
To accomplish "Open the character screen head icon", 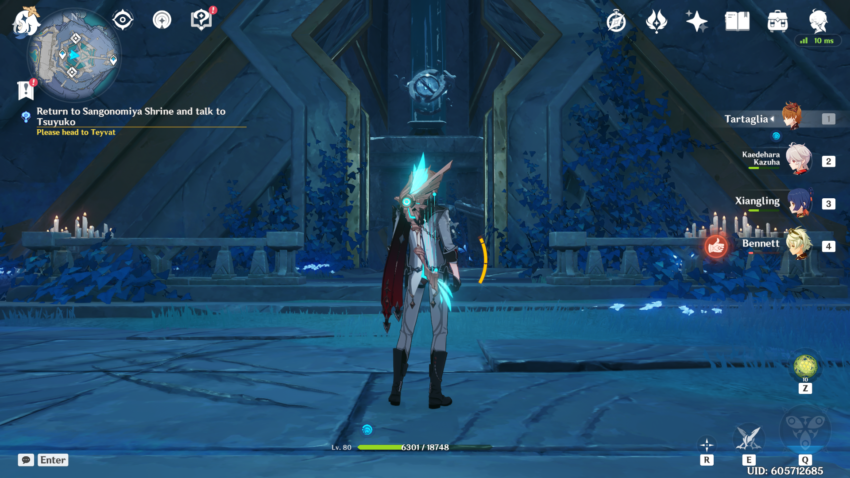I will point(818,20).
